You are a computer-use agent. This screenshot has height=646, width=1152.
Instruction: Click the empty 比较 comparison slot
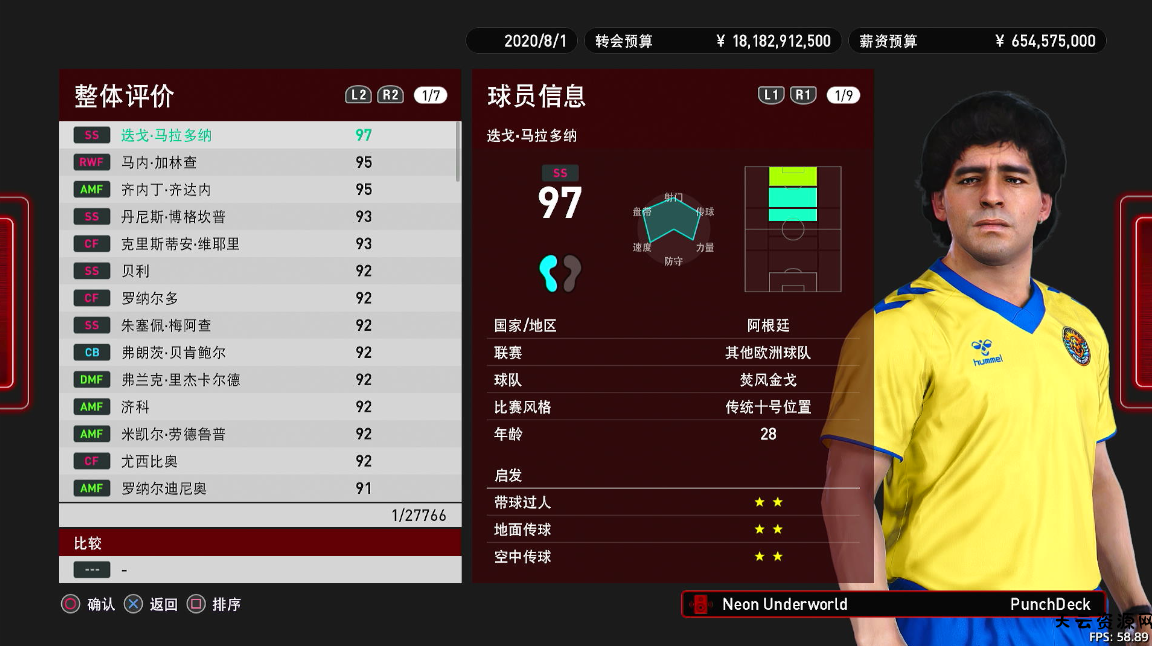coord(260,570)
